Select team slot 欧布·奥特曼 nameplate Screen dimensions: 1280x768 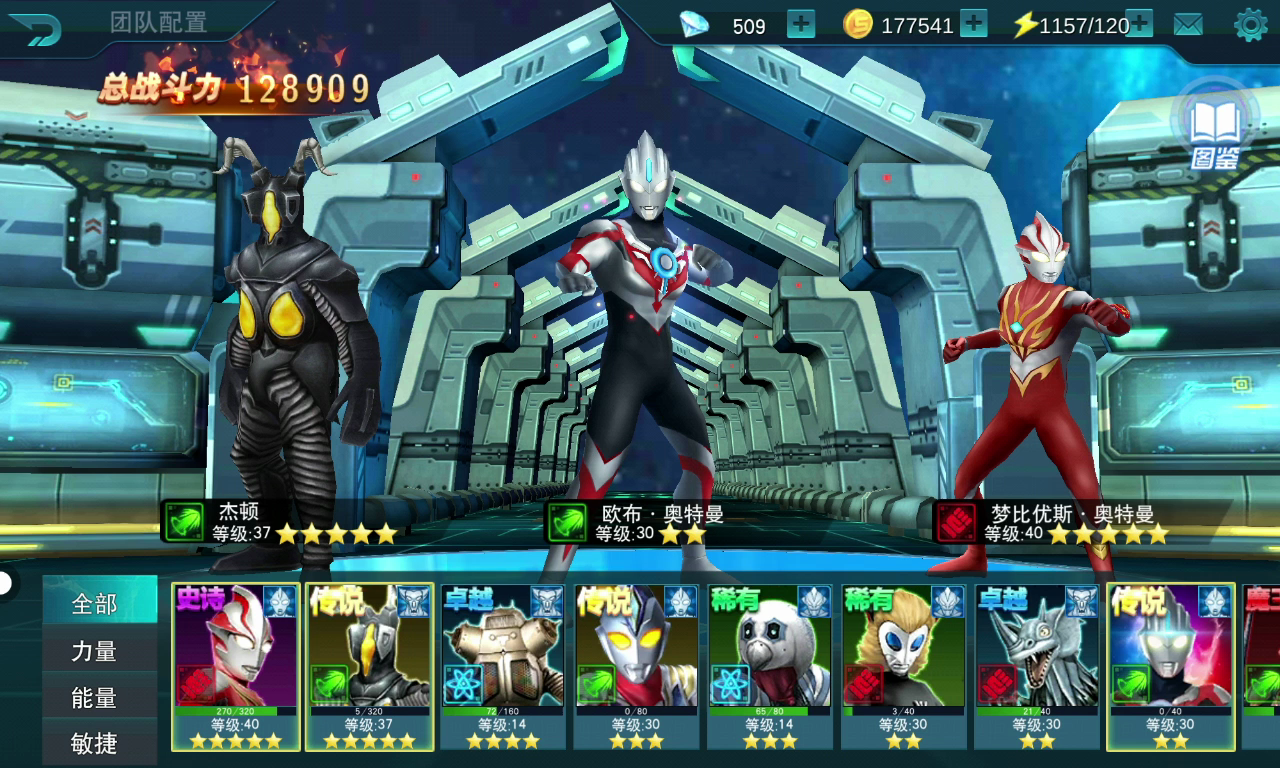point(640,522)
